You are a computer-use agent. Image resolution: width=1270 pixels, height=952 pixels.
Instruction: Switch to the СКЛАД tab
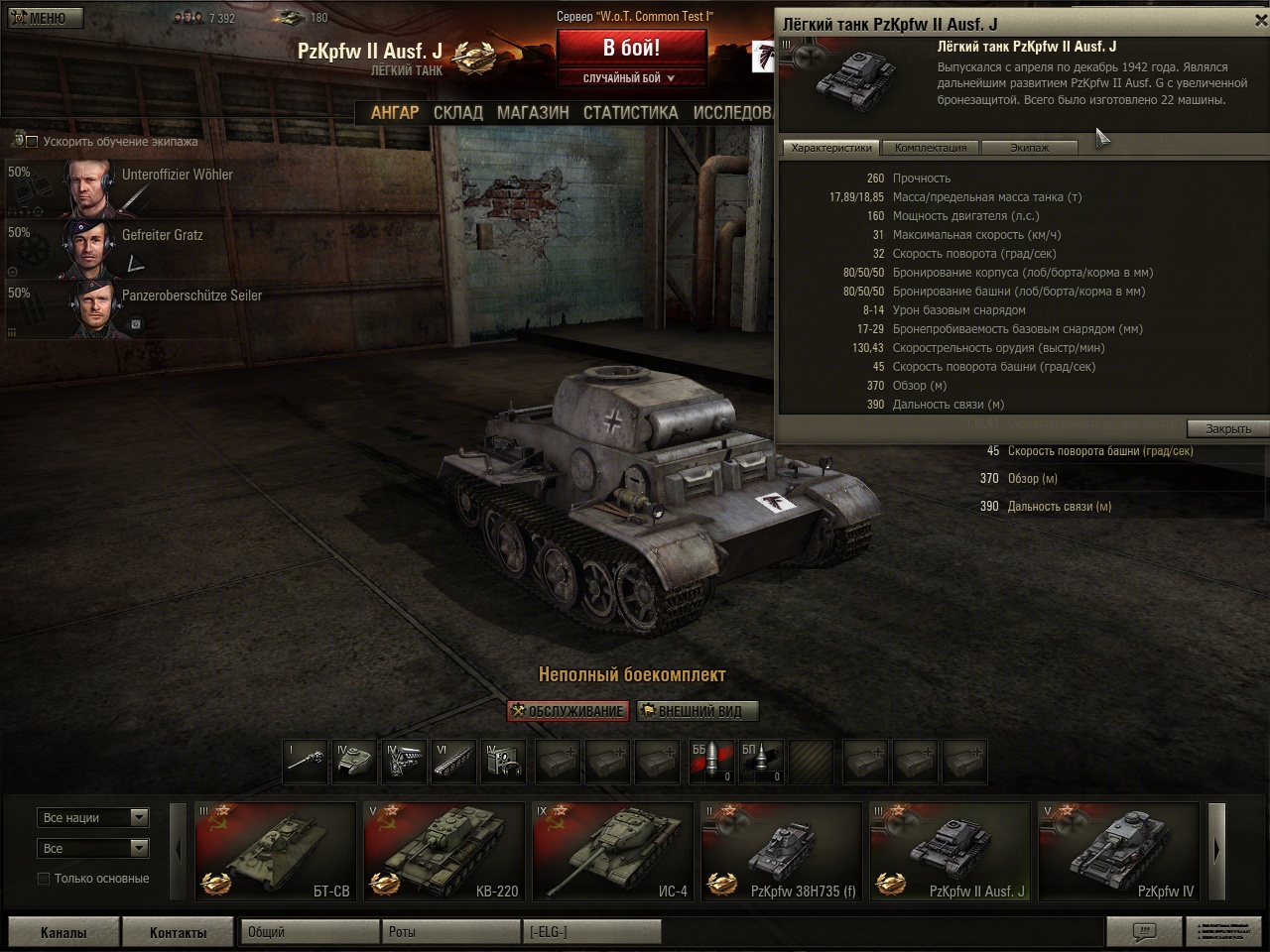tap(457, 113)
